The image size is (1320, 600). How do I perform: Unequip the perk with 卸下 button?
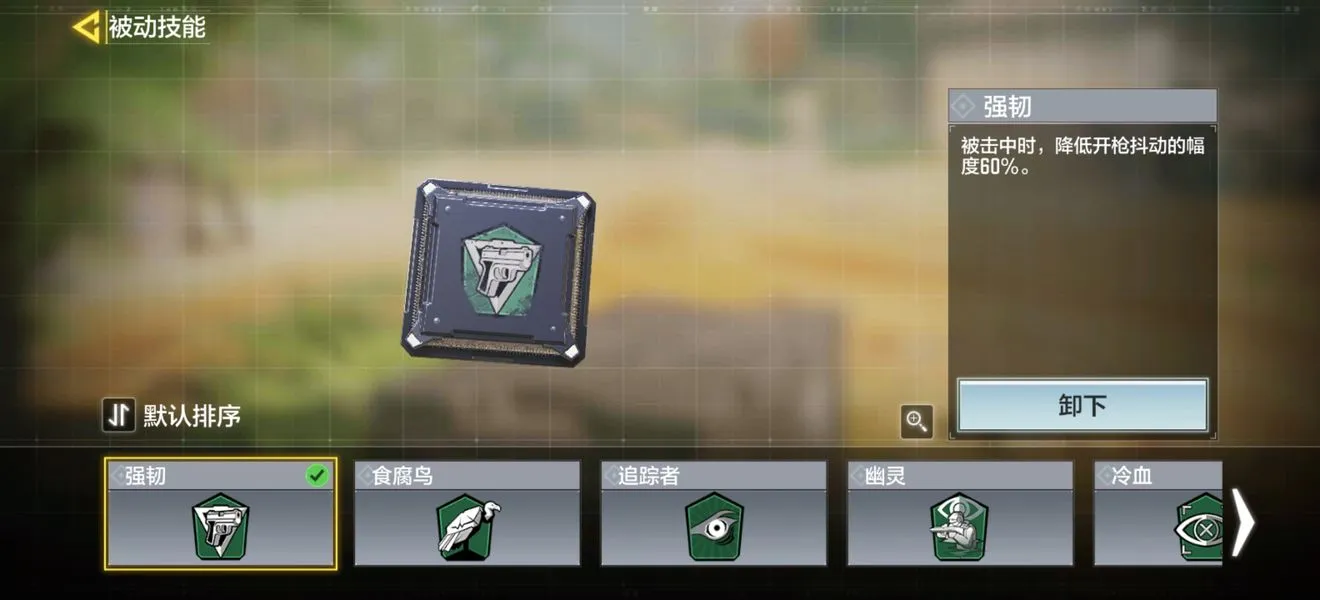(1082, 405)
